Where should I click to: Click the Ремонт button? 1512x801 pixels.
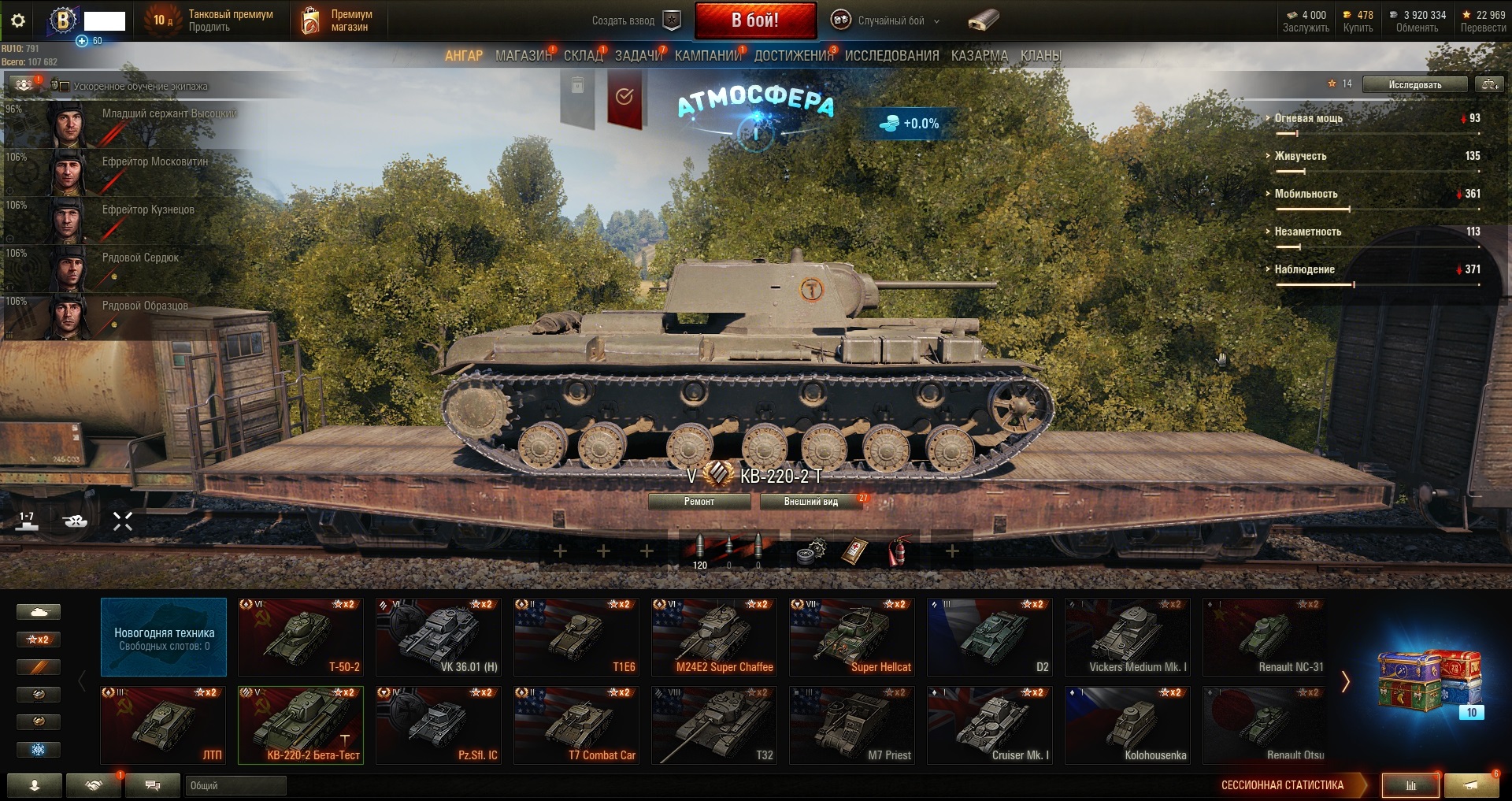(x=699, y=502)
